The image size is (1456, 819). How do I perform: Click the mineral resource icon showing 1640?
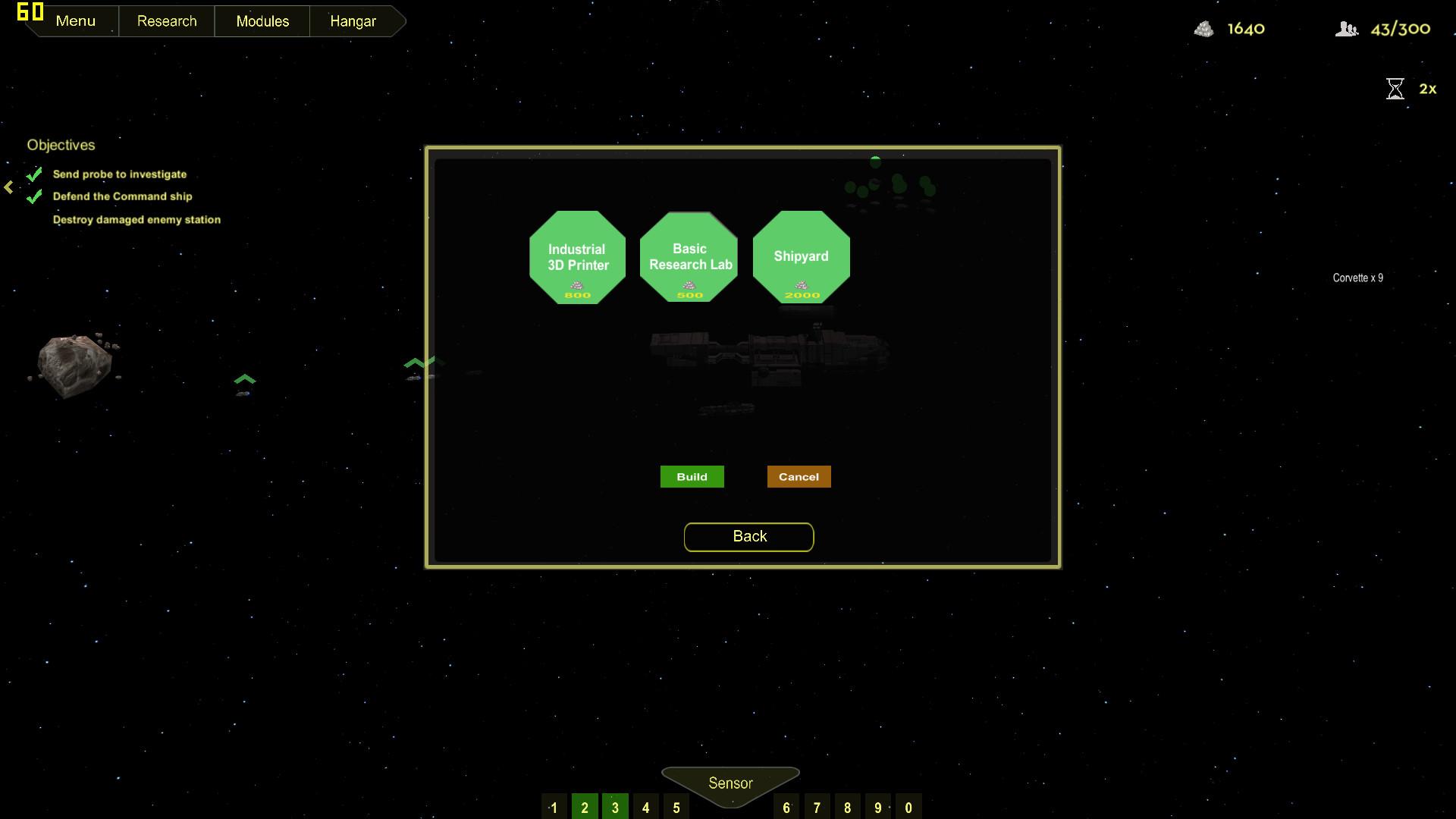pos(1206,29)
